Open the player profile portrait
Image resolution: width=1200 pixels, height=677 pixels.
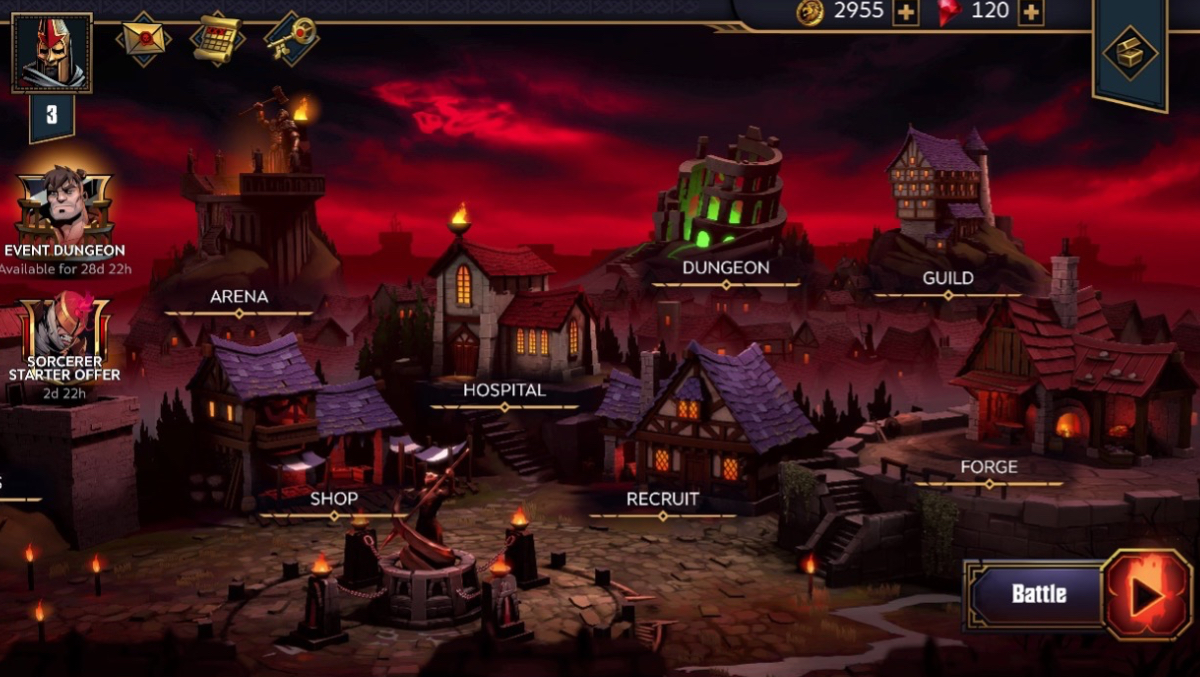click(52, 53)
